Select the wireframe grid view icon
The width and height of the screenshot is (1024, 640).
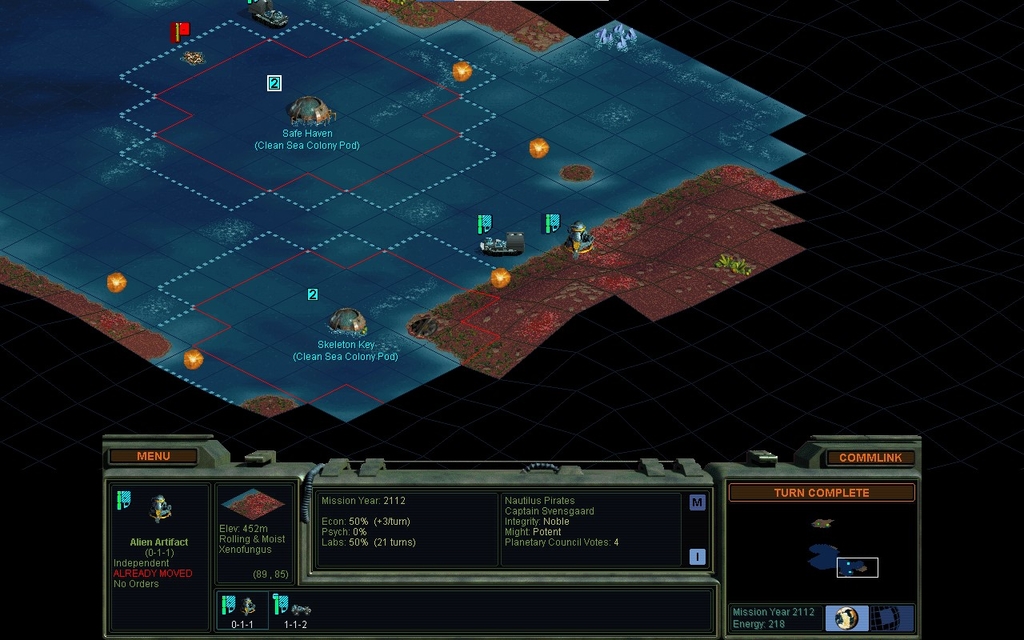pyautogui.click(x=886, y=618)
